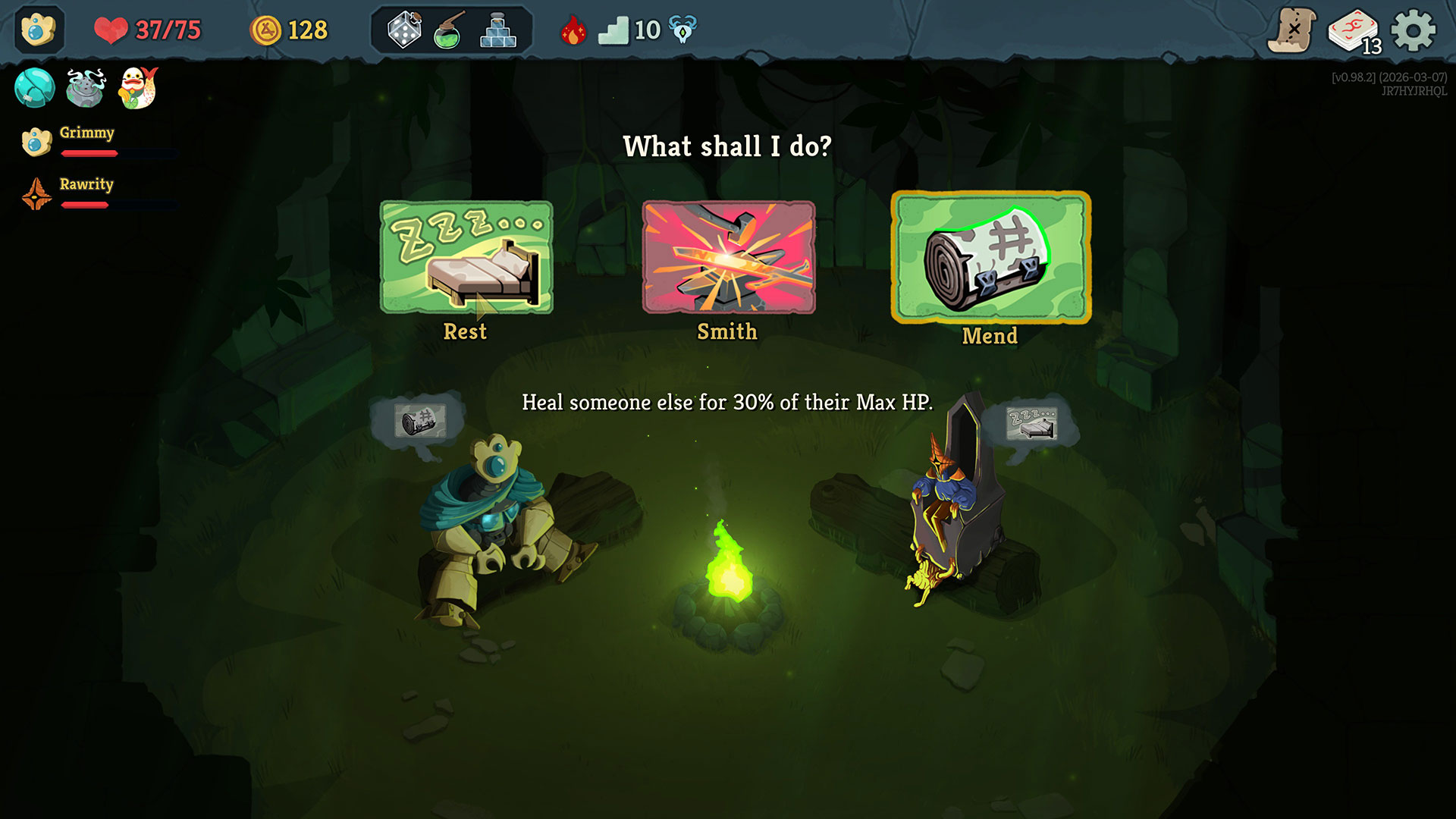
Task: Inspect the gray teapot relic
Action: pyautogui.click(x=86, y=88)
